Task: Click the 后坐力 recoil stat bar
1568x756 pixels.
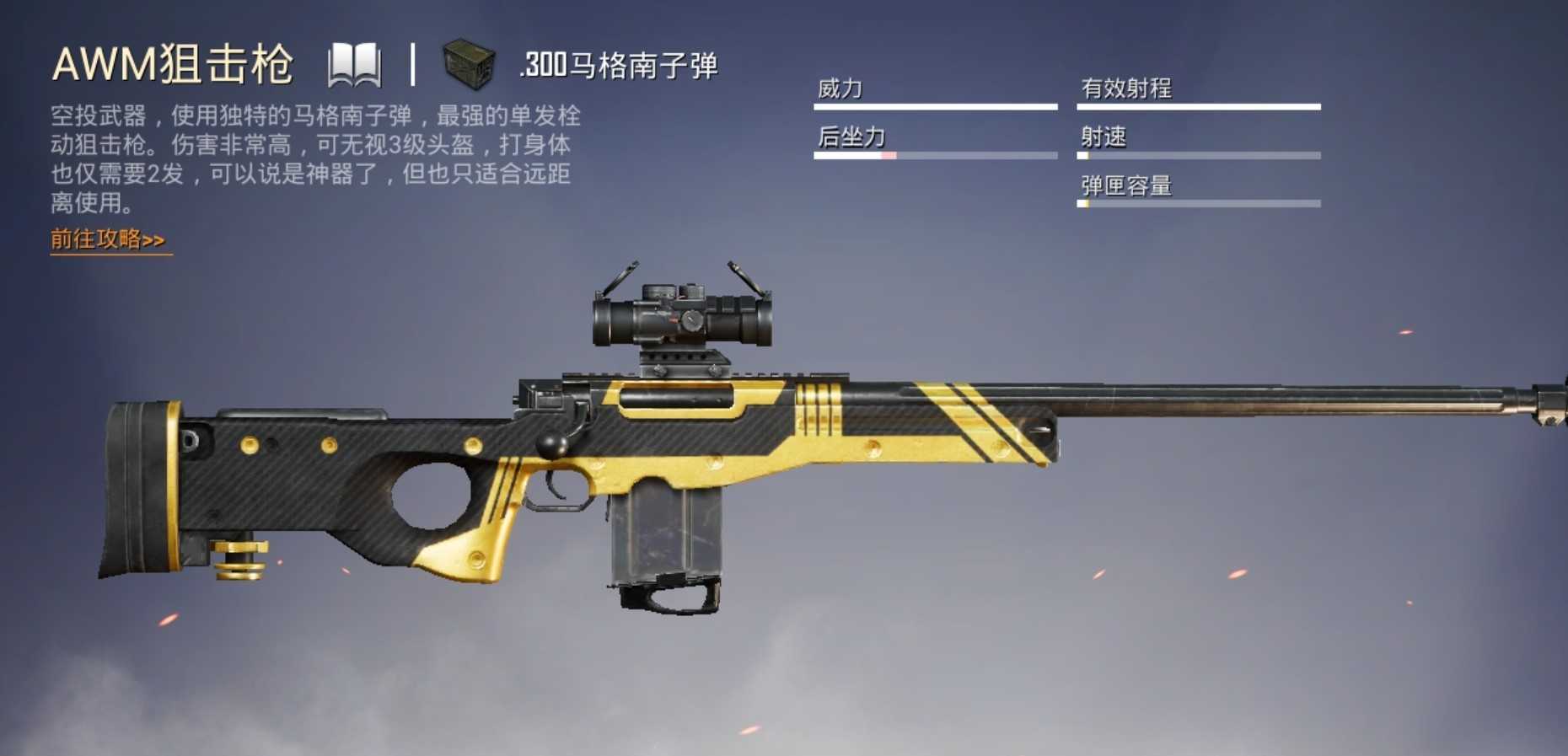Action: (x=936, y=153)
